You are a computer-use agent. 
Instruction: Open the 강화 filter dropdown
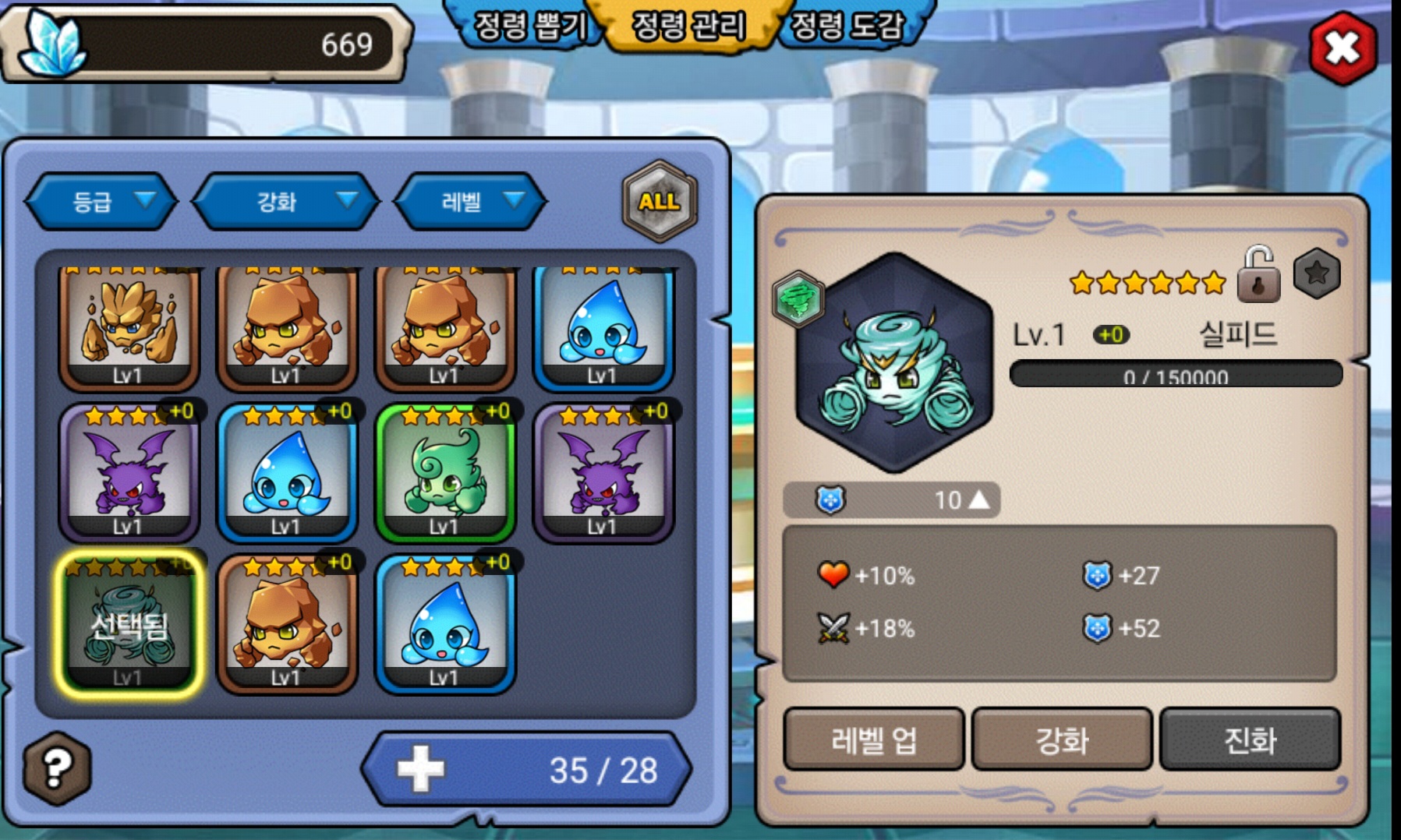click(286, 202)
